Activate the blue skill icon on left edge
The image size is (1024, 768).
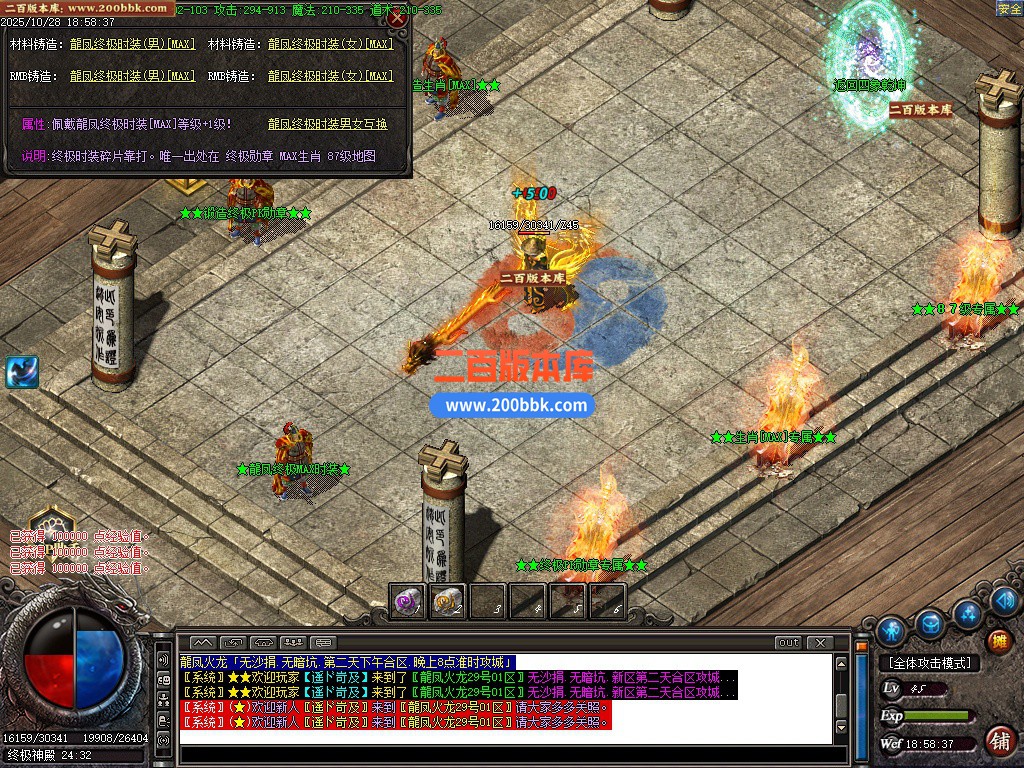click(x=21, y=372)
